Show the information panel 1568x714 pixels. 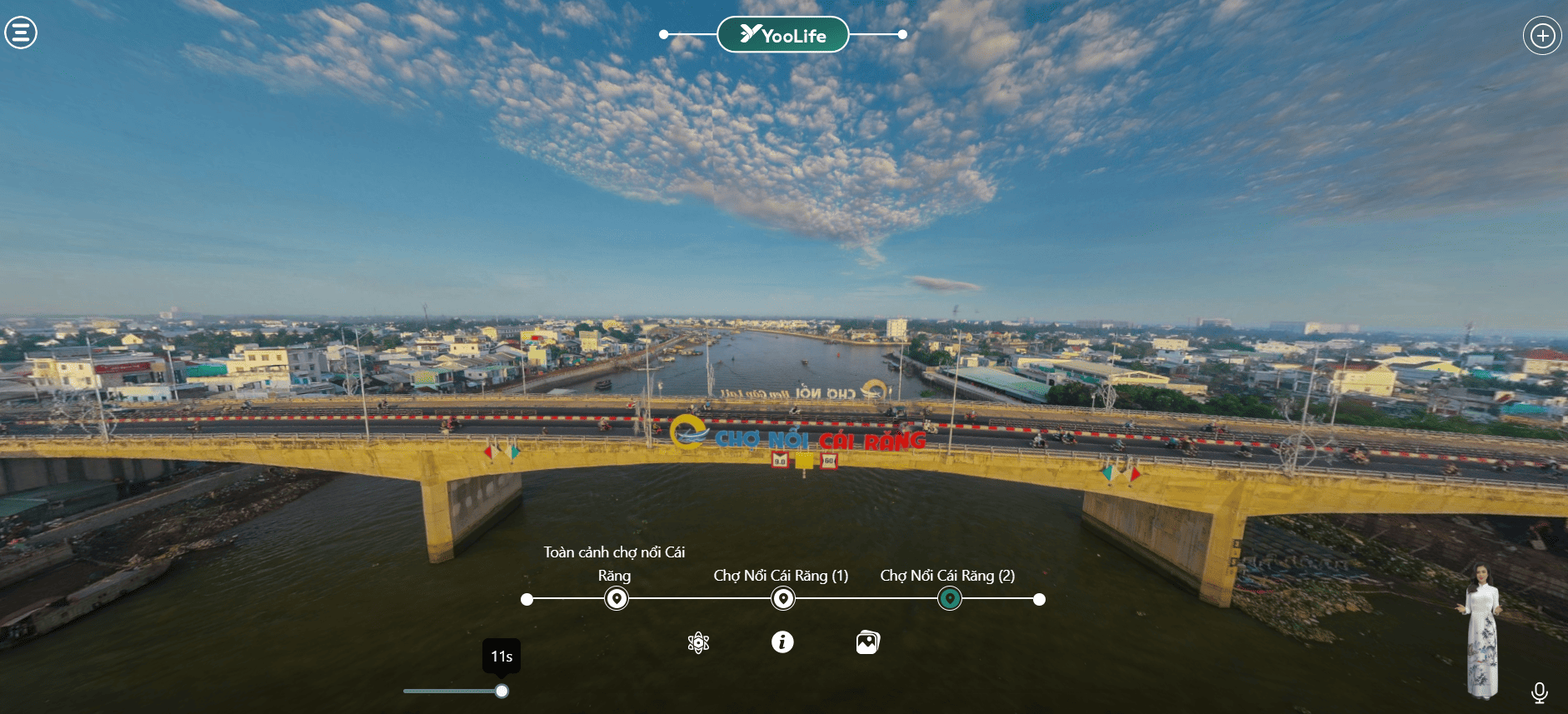coord(782,642)
